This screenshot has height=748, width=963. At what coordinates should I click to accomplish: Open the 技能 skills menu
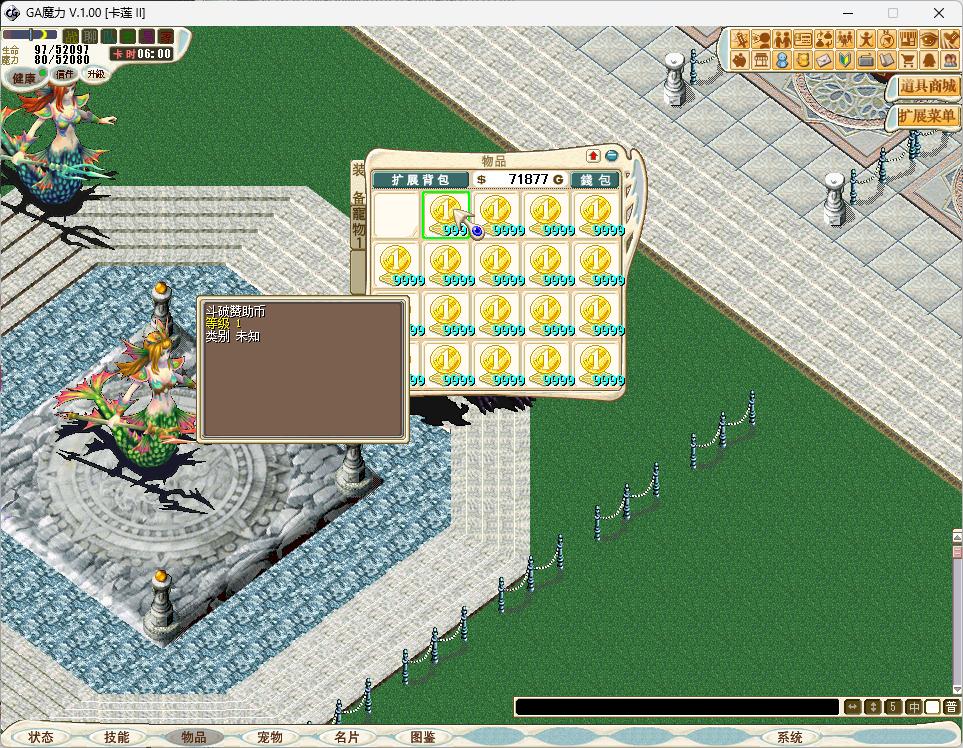coord(117,737)
